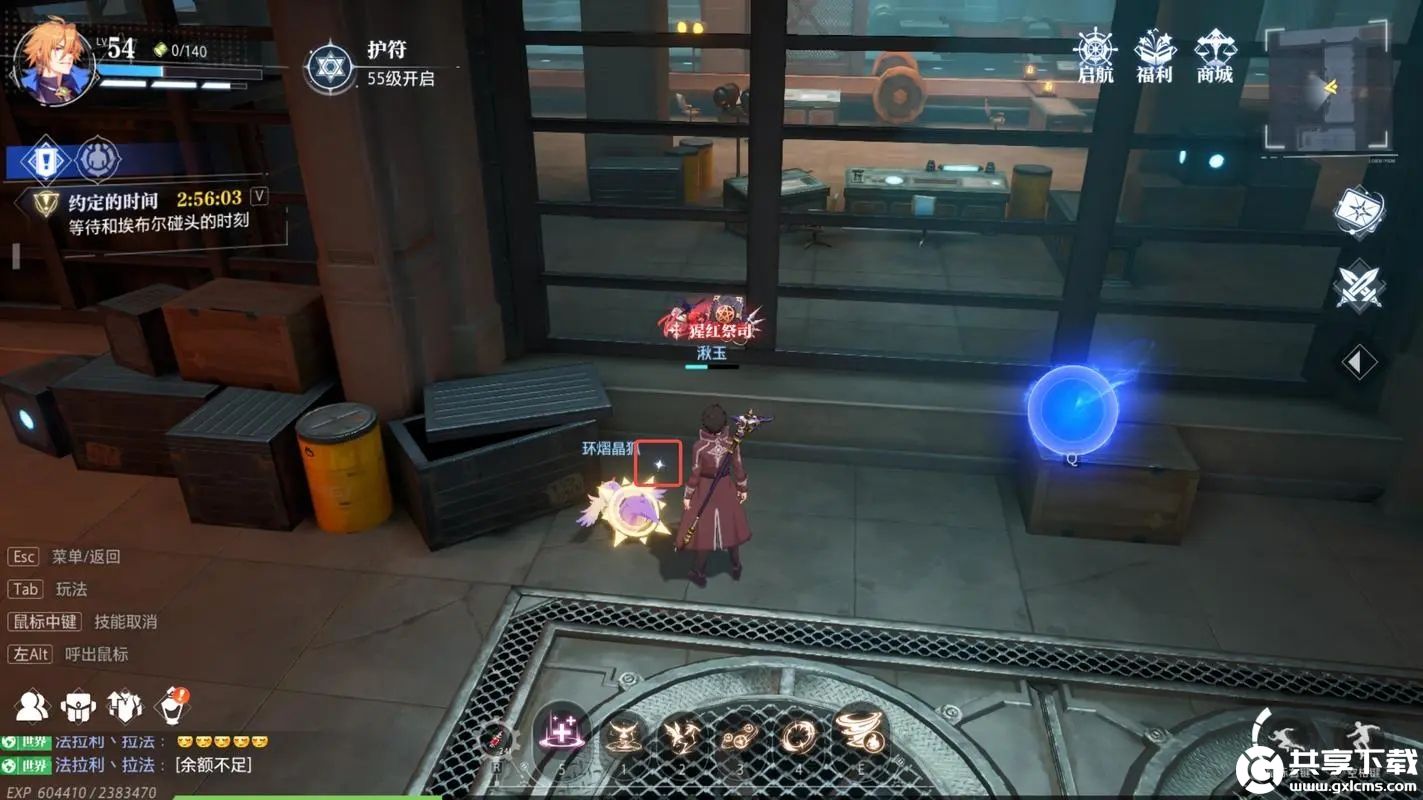Open the friends list icon
This screenshot has height=800, width=1423.
pyautogui.click(x=32, y=705)
